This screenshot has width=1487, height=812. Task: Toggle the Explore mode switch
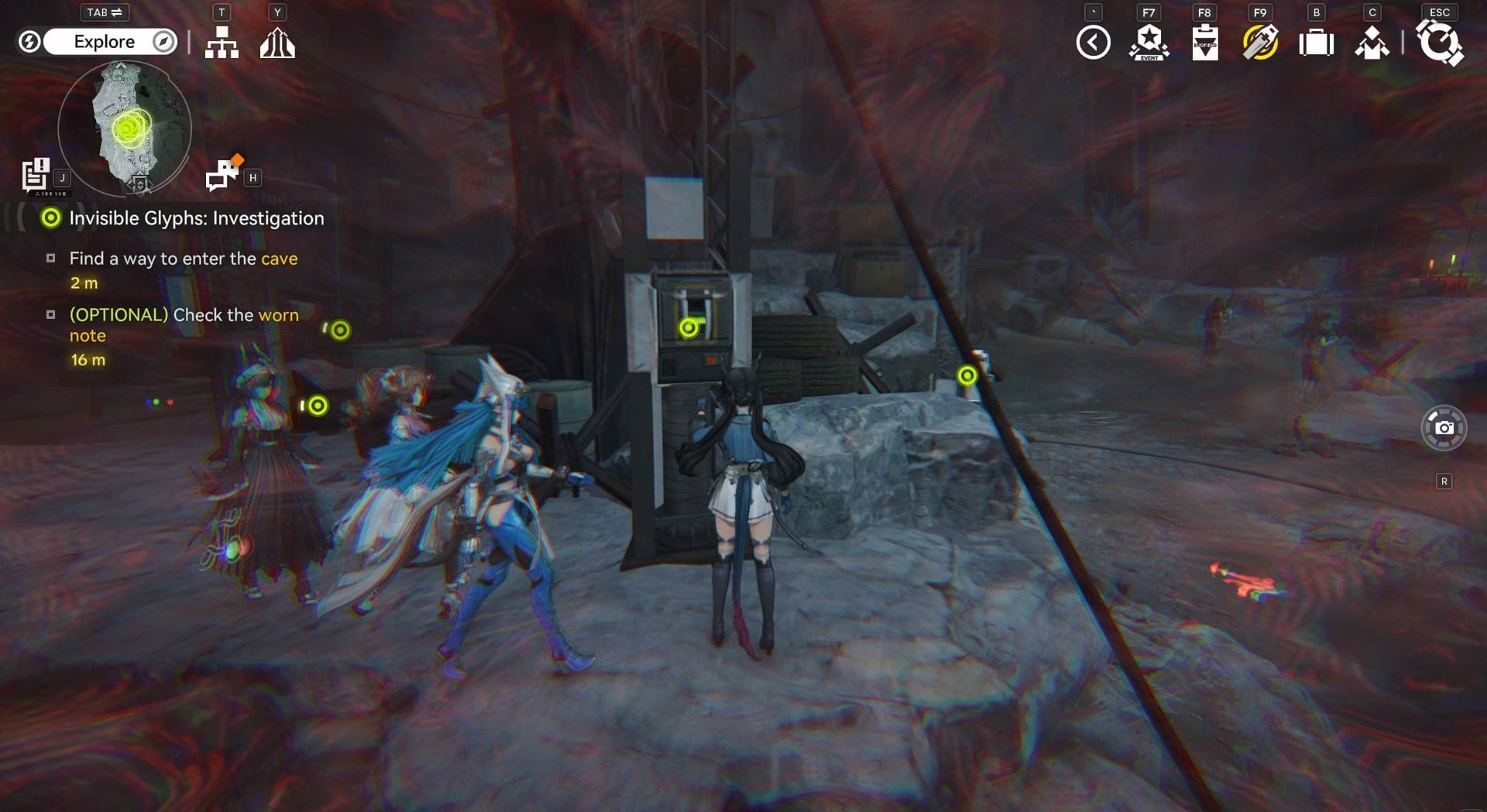click(x=105, y=42)
